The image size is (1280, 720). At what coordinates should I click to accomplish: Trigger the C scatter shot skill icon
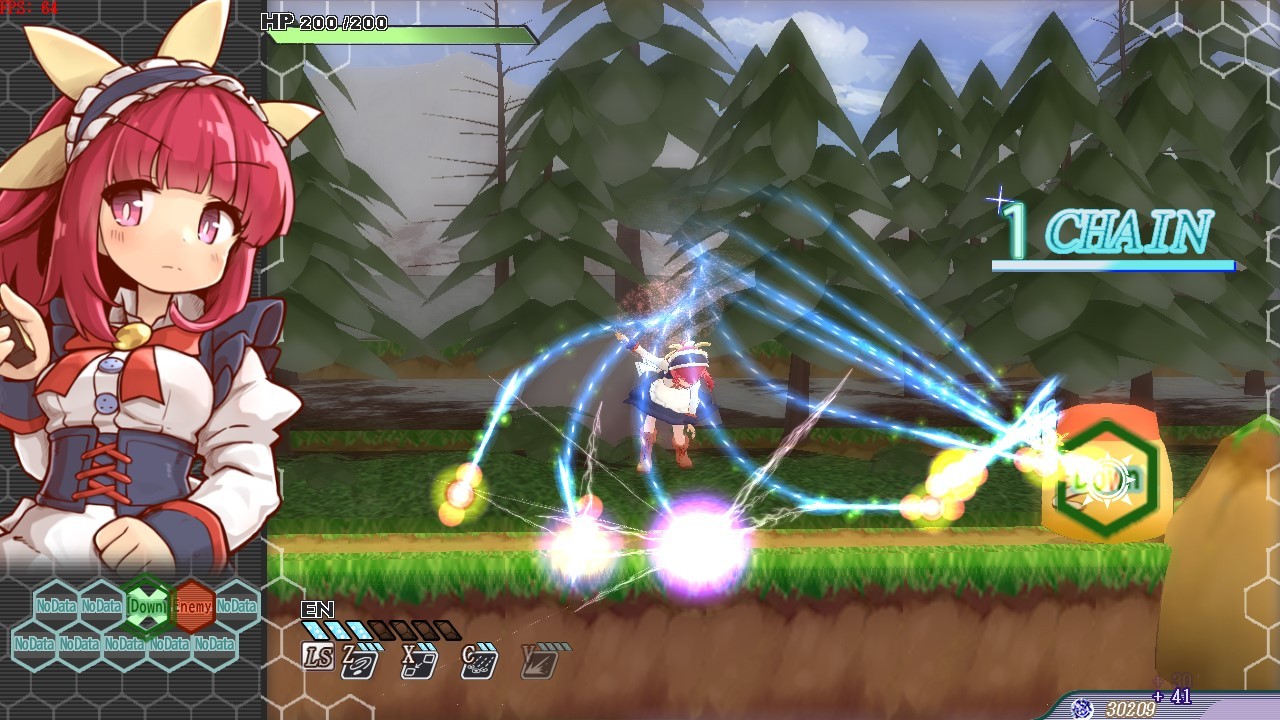click(478, 661)
